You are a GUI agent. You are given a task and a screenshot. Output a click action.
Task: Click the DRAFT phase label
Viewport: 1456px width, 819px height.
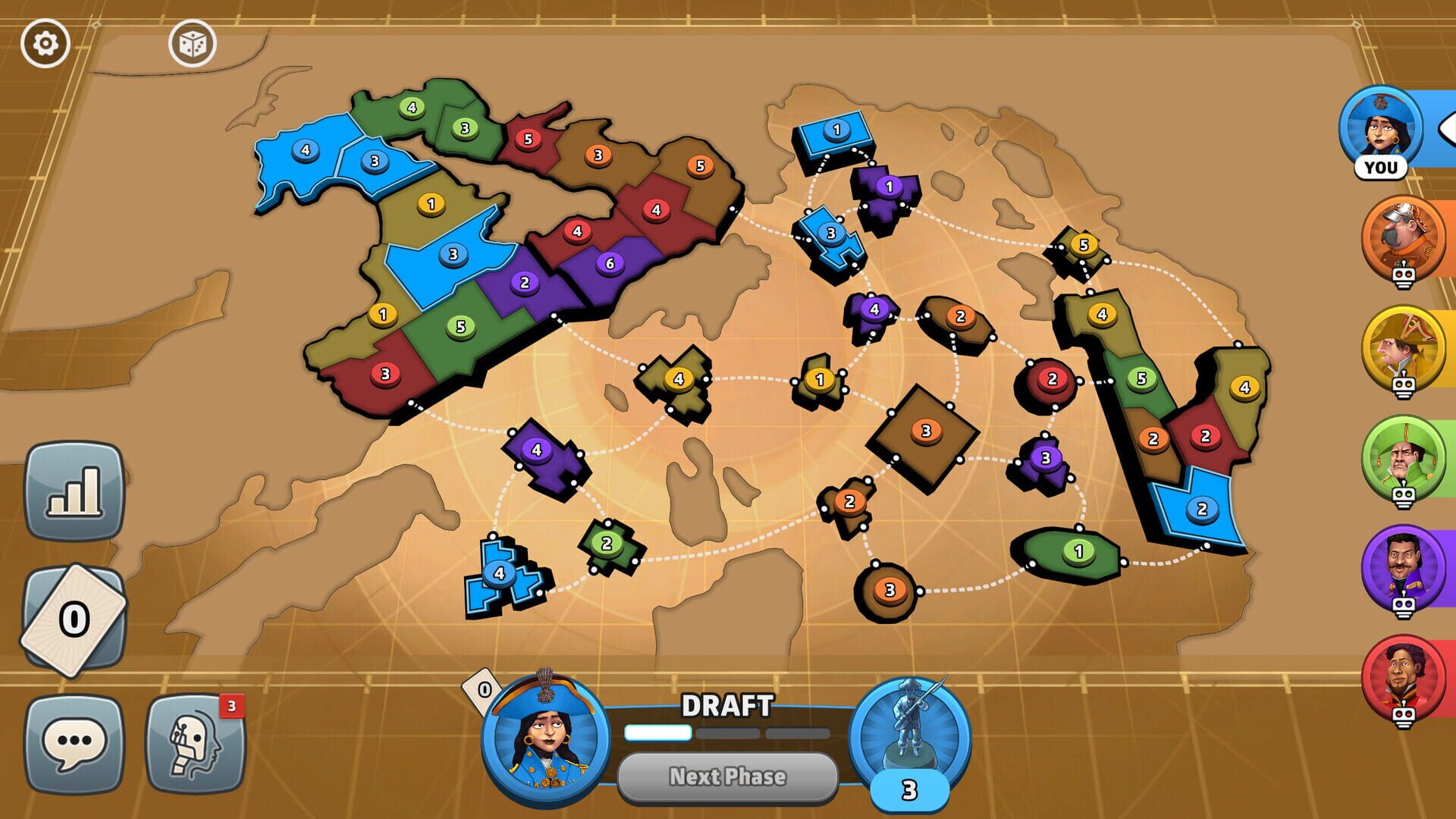point(727,704)
